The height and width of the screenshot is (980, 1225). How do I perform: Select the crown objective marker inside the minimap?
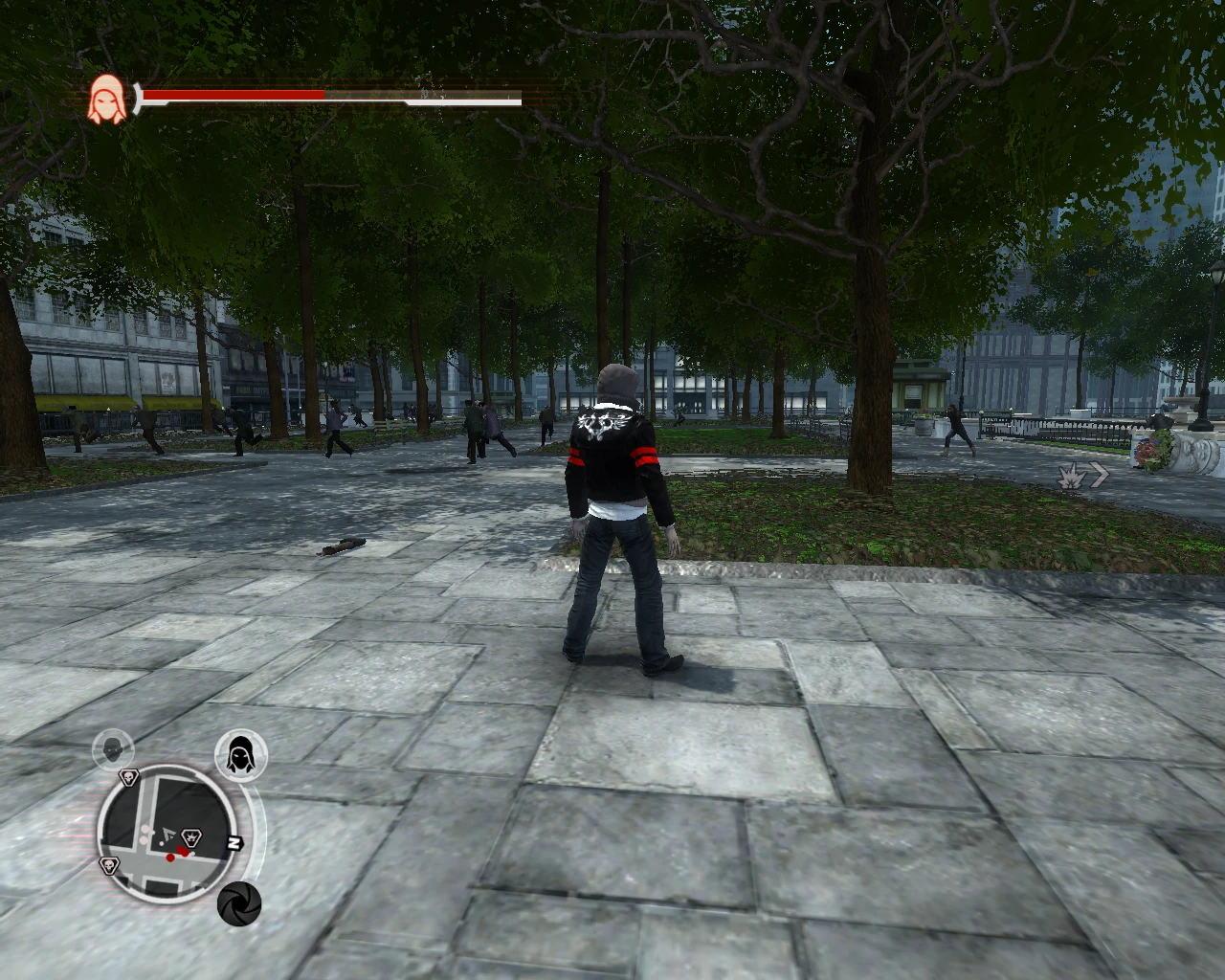click(x=192, y=836)
